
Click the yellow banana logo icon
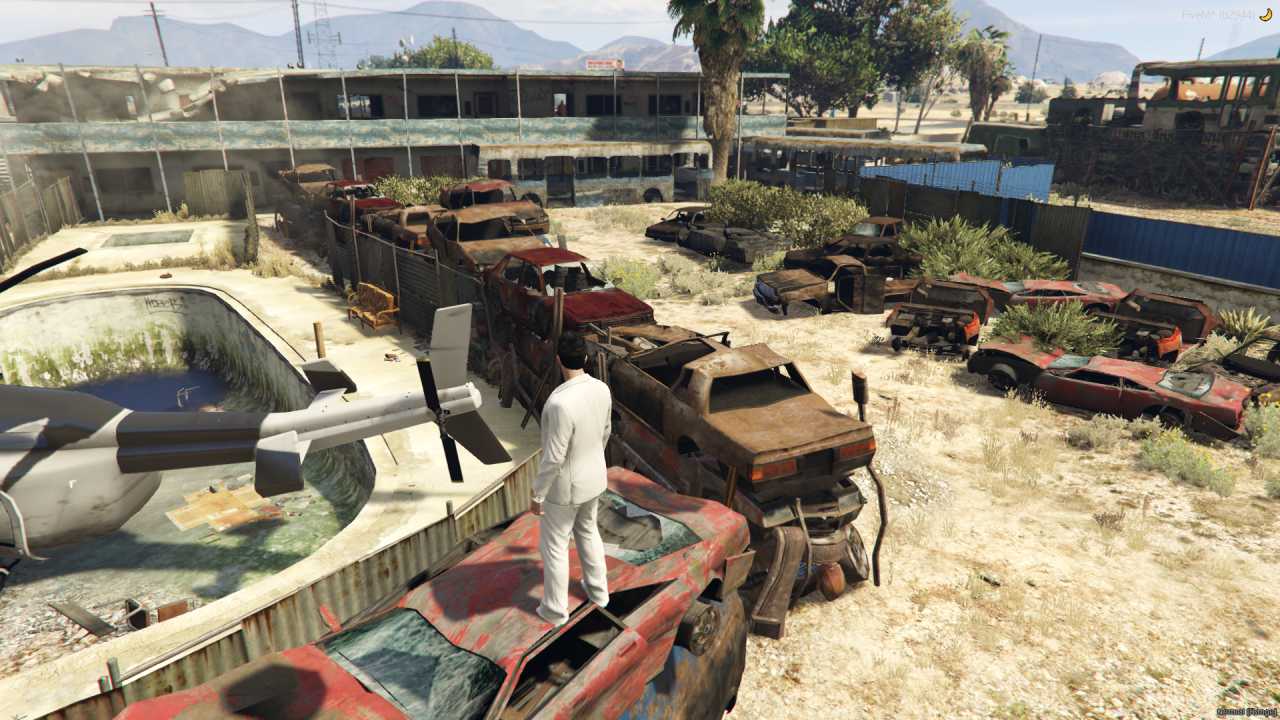tap(1265, 14)
